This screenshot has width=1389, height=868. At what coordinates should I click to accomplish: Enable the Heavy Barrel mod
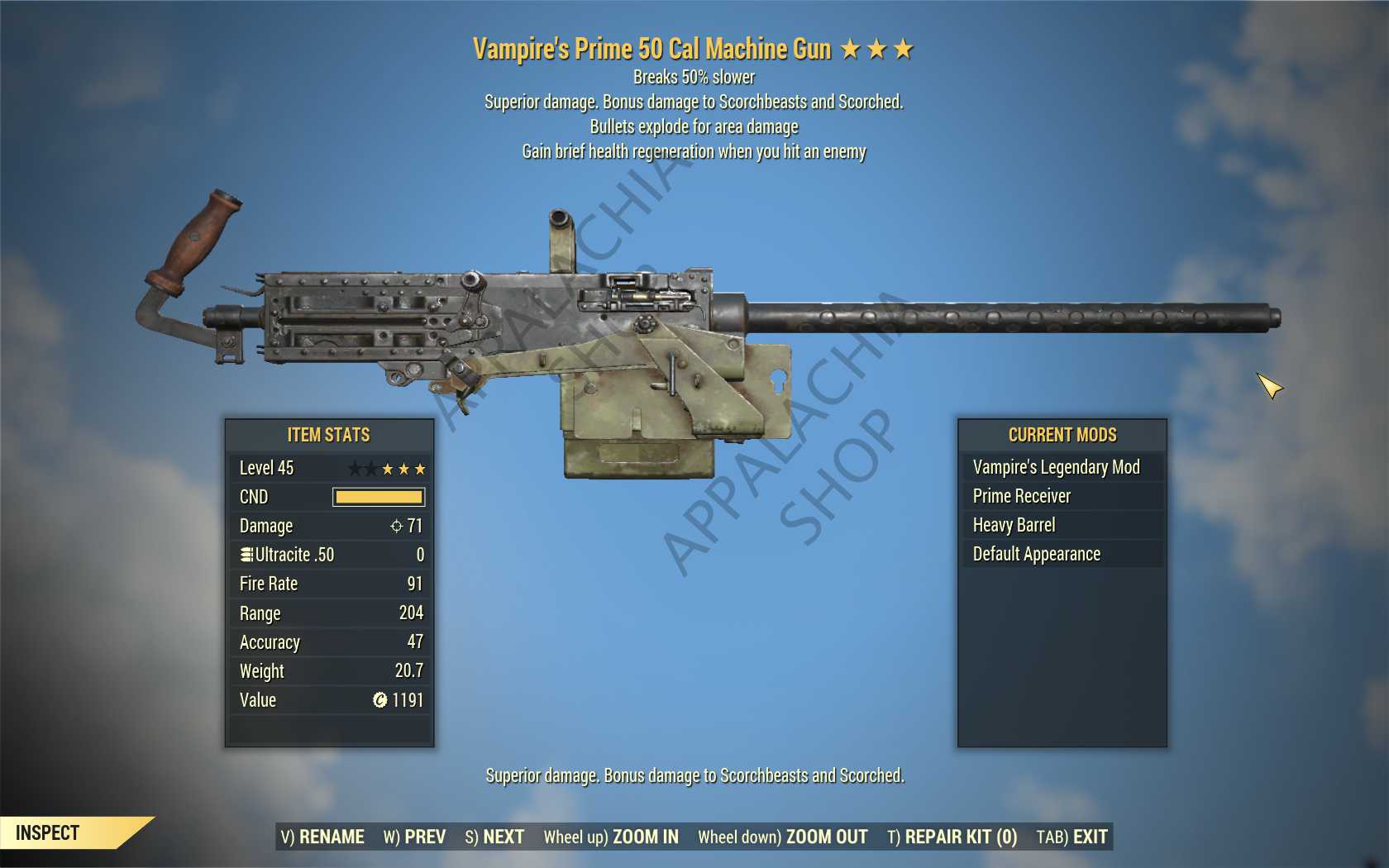[1014, 525]
